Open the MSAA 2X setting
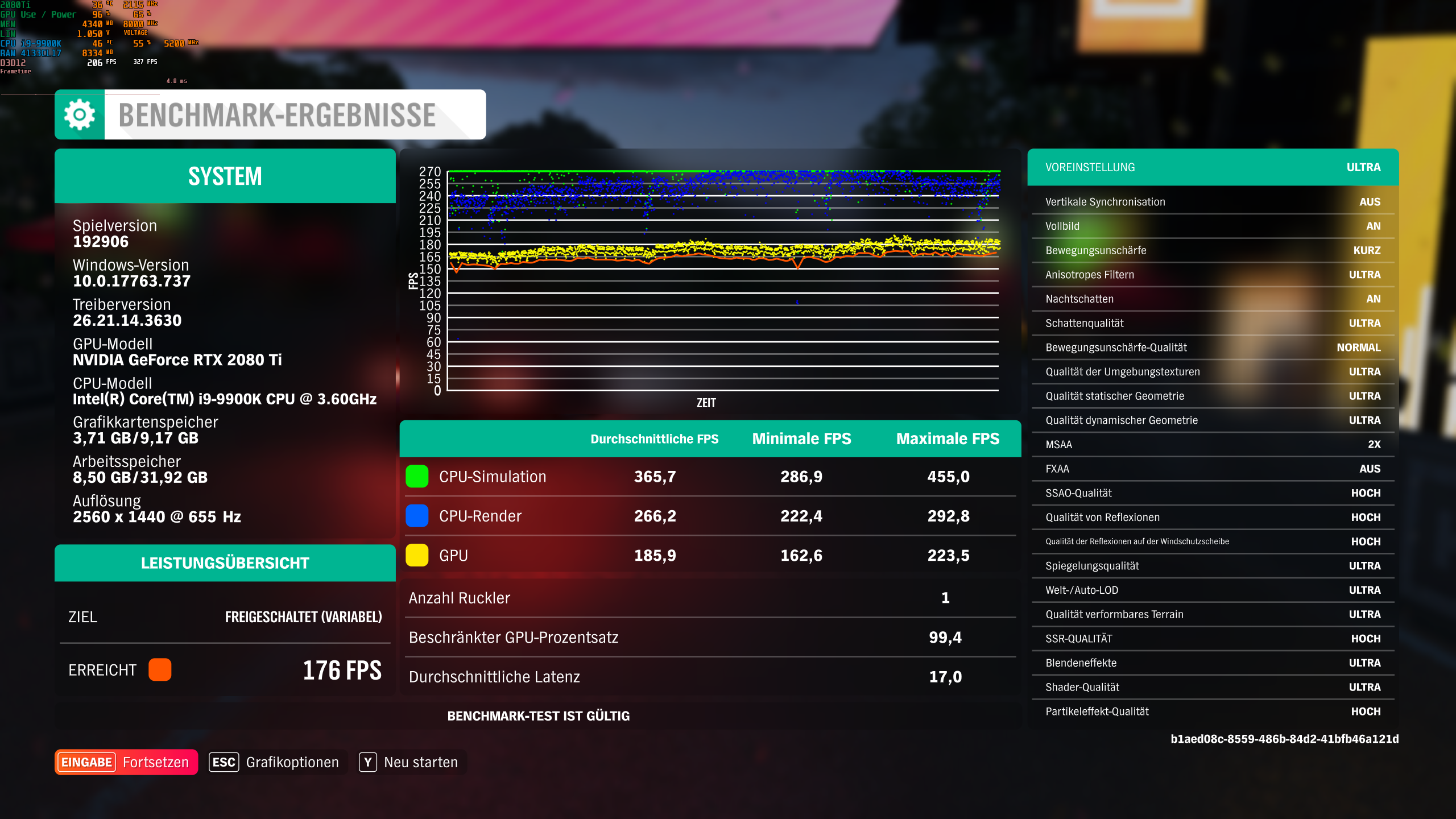The height and width of the screenshot is (819, 1456). pyautogui.click(x=1211, y=444)
